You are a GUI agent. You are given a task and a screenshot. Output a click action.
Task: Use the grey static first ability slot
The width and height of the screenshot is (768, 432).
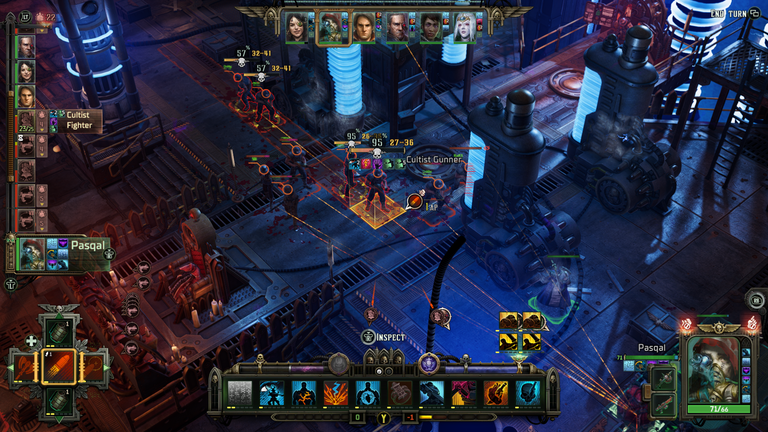(x=240, y=393)
